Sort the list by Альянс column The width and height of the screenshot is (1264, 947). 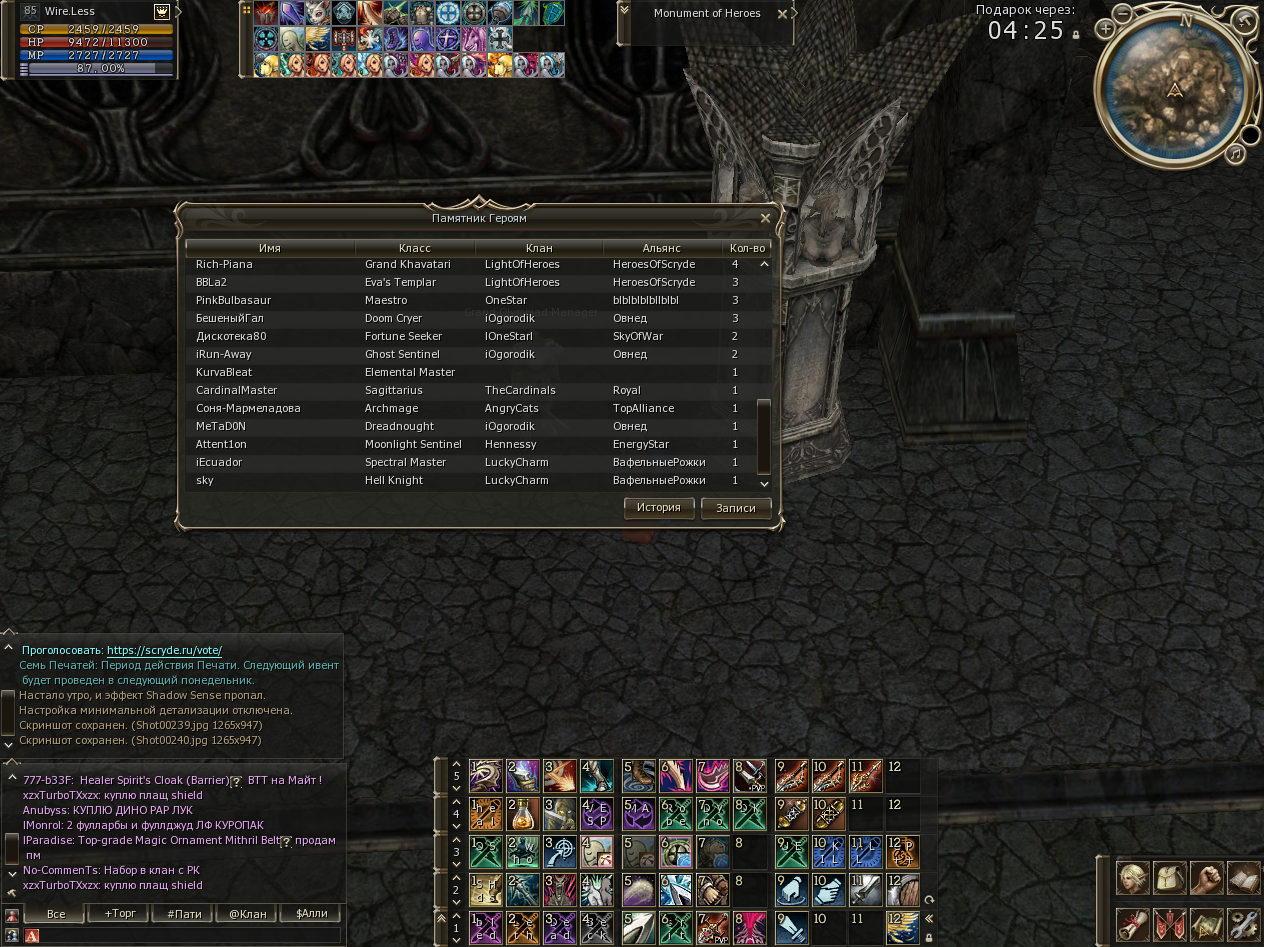click(x=661, y=248)
